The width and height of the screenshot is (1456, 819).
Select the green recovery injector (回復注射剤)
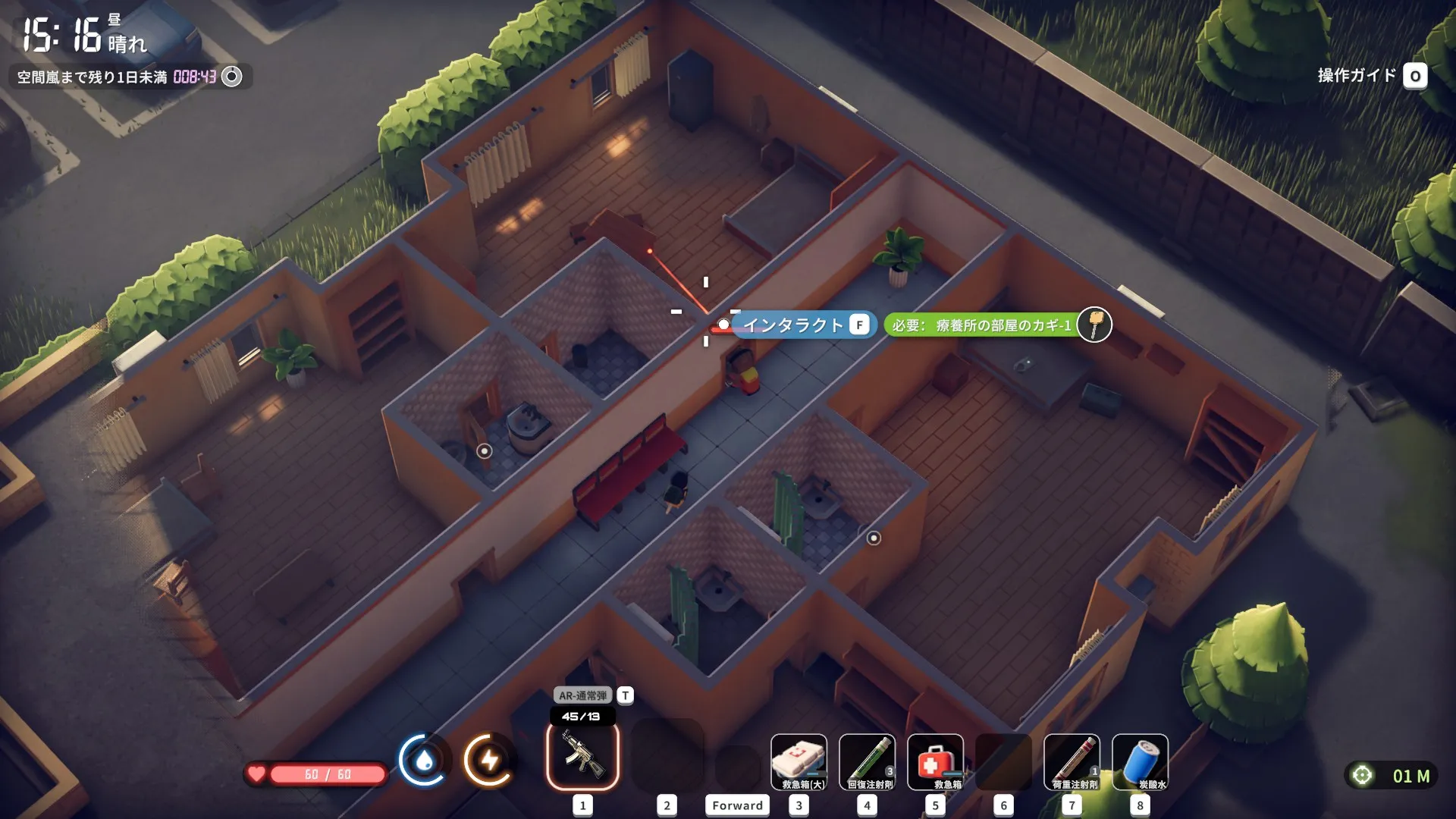[867, 761]
